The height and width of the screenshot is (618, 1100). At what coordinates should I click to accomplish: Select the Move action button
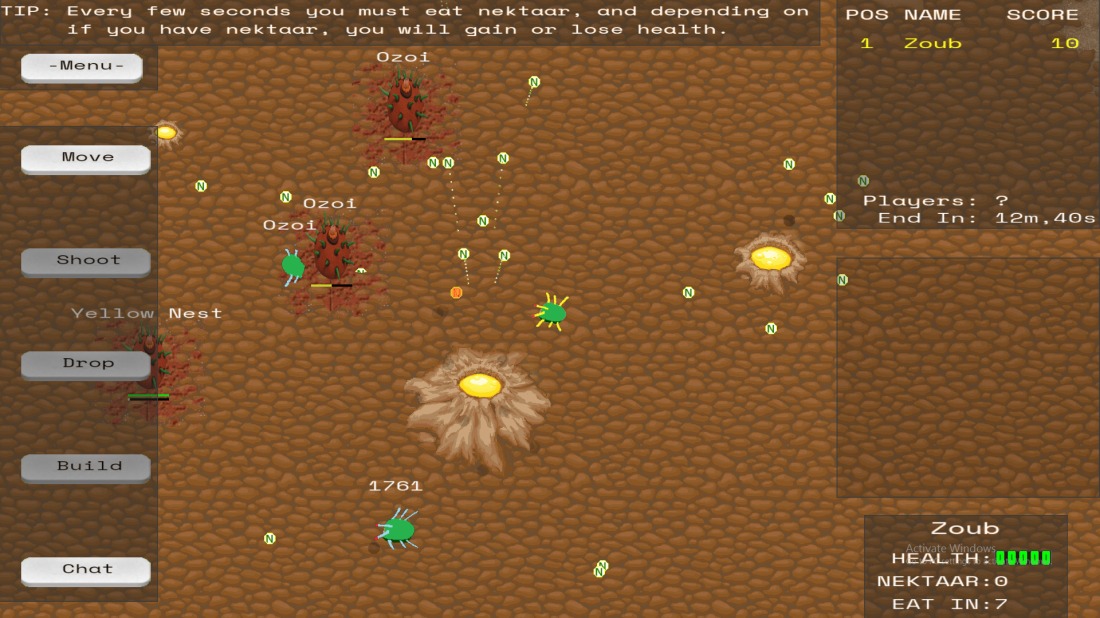click(86, 158)
